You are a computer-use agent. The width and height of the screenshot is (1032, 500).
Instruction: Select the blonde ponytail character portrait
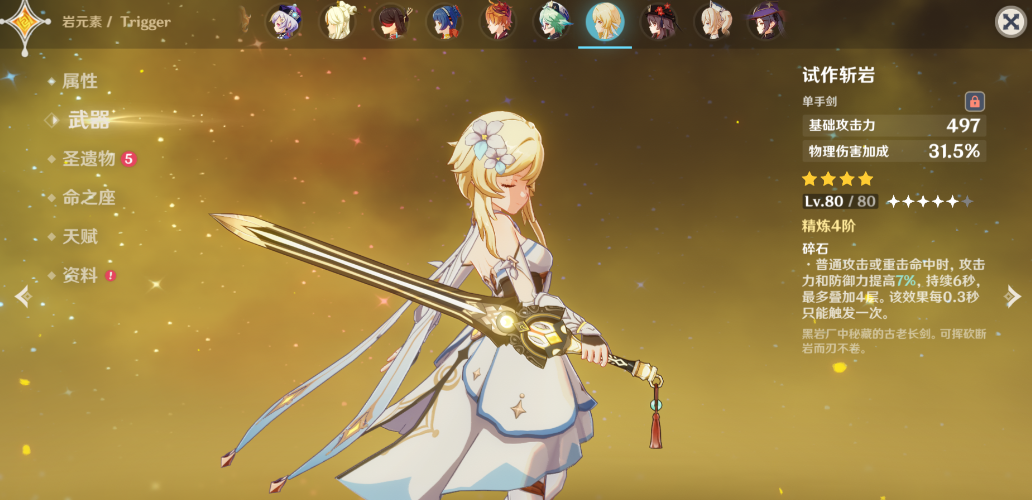(712, 22)
